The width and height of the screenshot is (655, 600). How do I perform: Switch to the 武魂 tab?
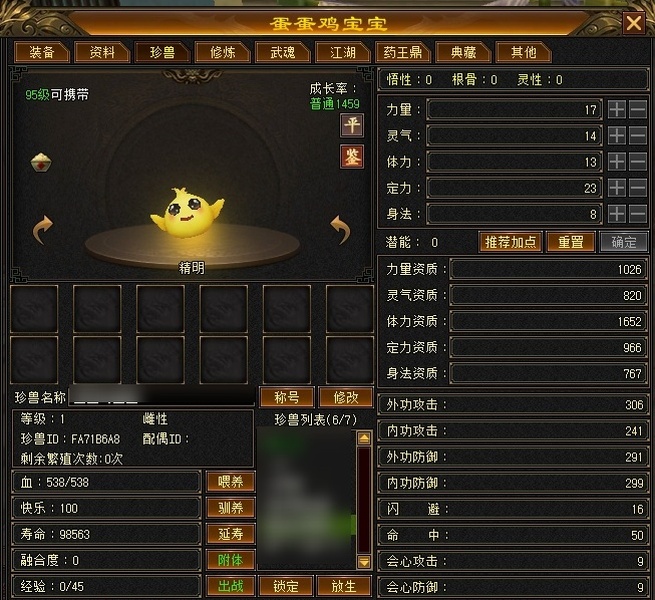275,52
